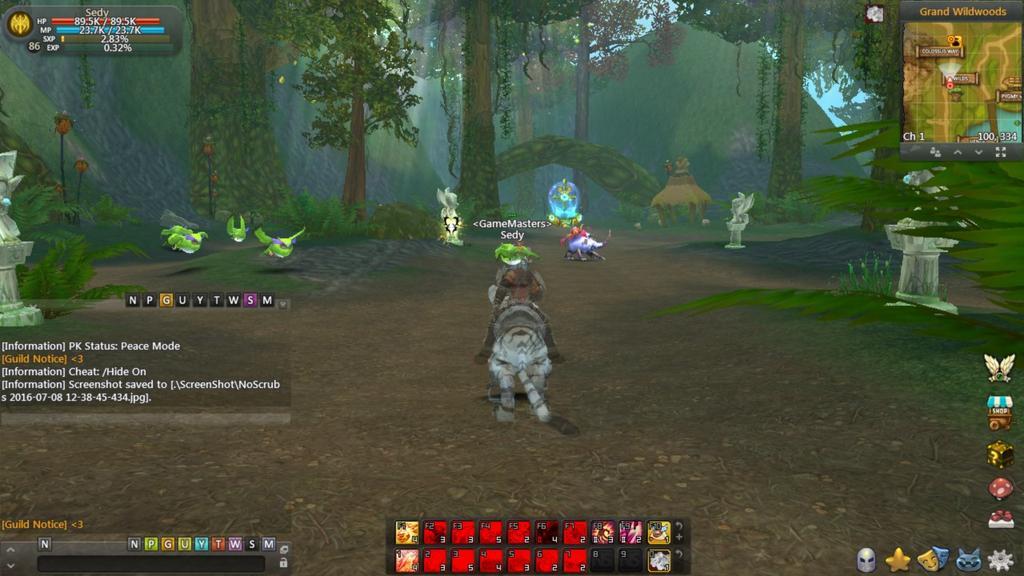Open the Shop cart icon
The width and height of the screenshot is (1024, 576).
[1000, 412]
